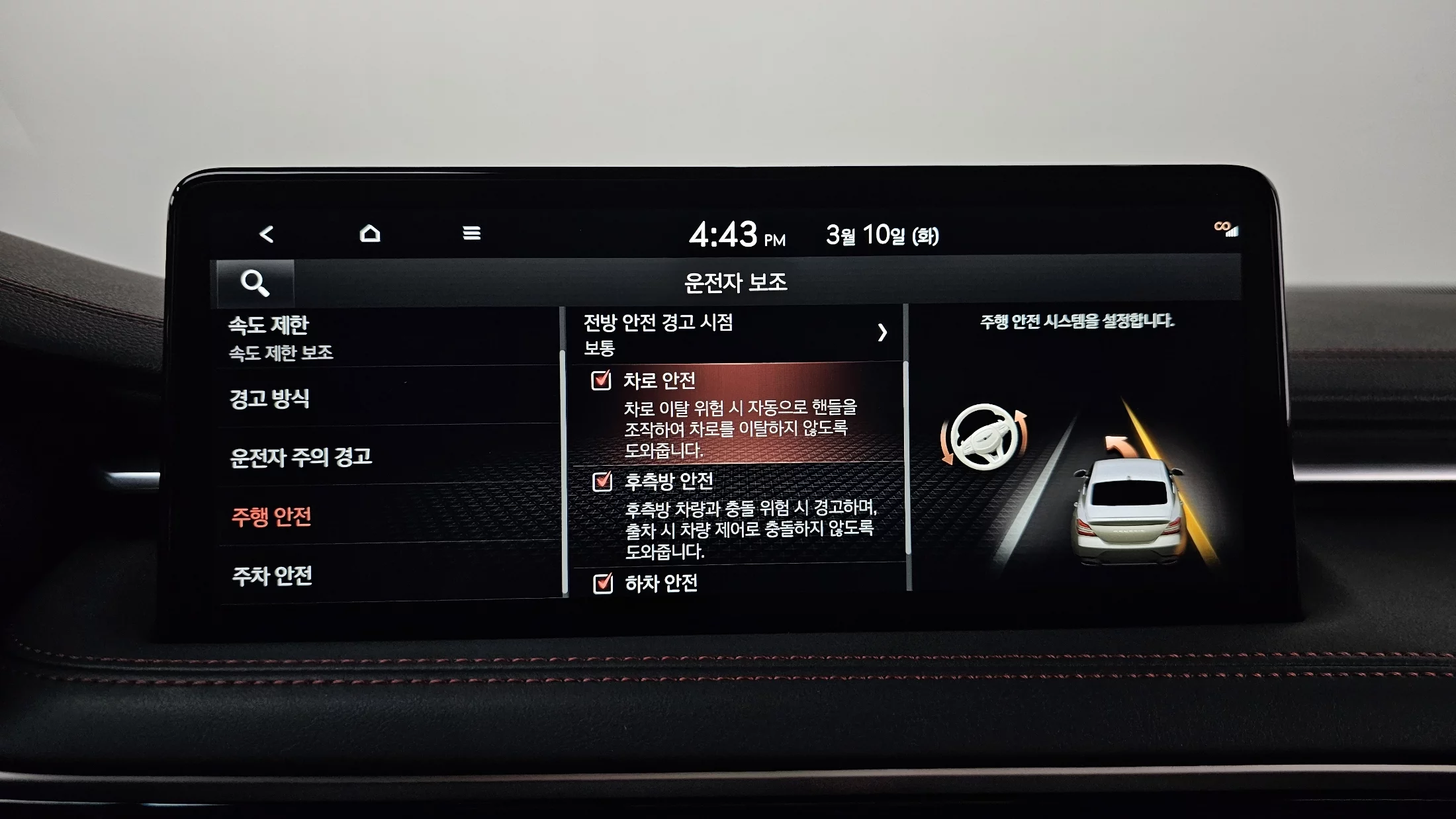Open 전방 안전 경고 시점 options
The height and width of the screenshot is (819, 1456).
tap(735, 333)
